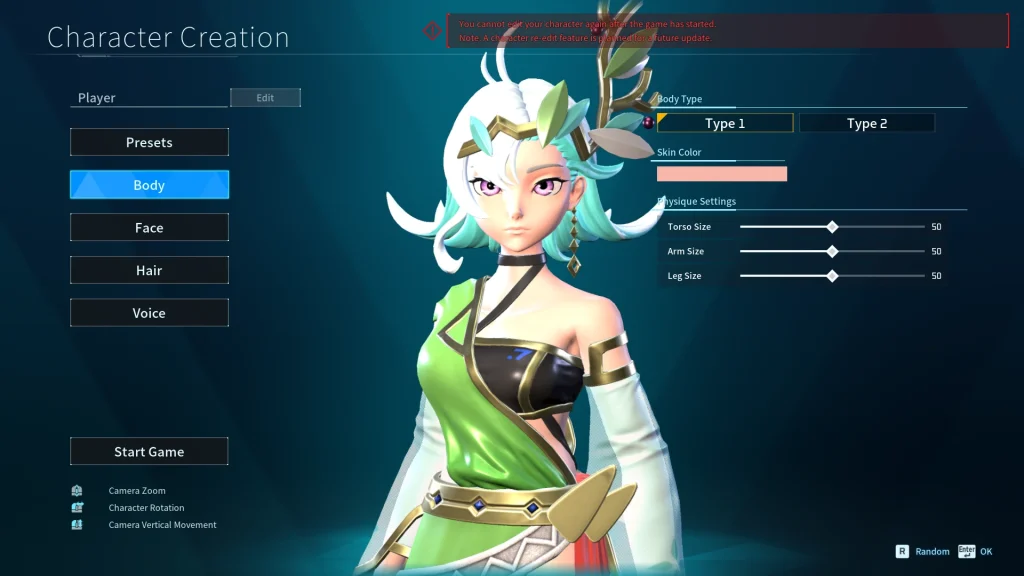1024x576 pixels.
Task: Set the Arm Size slider
Action: pyautogui.click(x=832, y=251)
